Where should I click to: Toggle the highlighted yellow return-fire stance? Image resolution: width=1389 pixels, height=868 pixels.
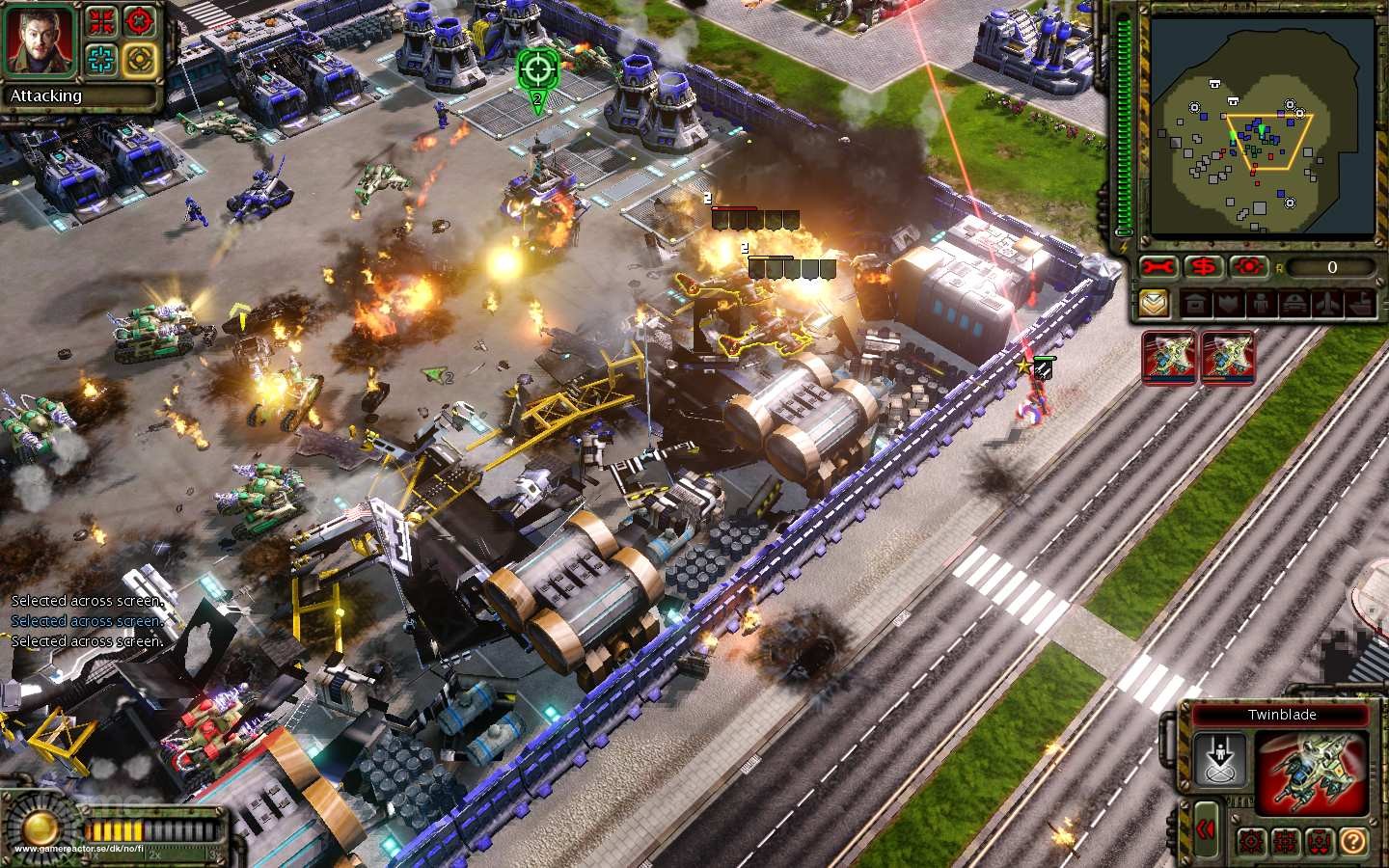click(139, 59)
